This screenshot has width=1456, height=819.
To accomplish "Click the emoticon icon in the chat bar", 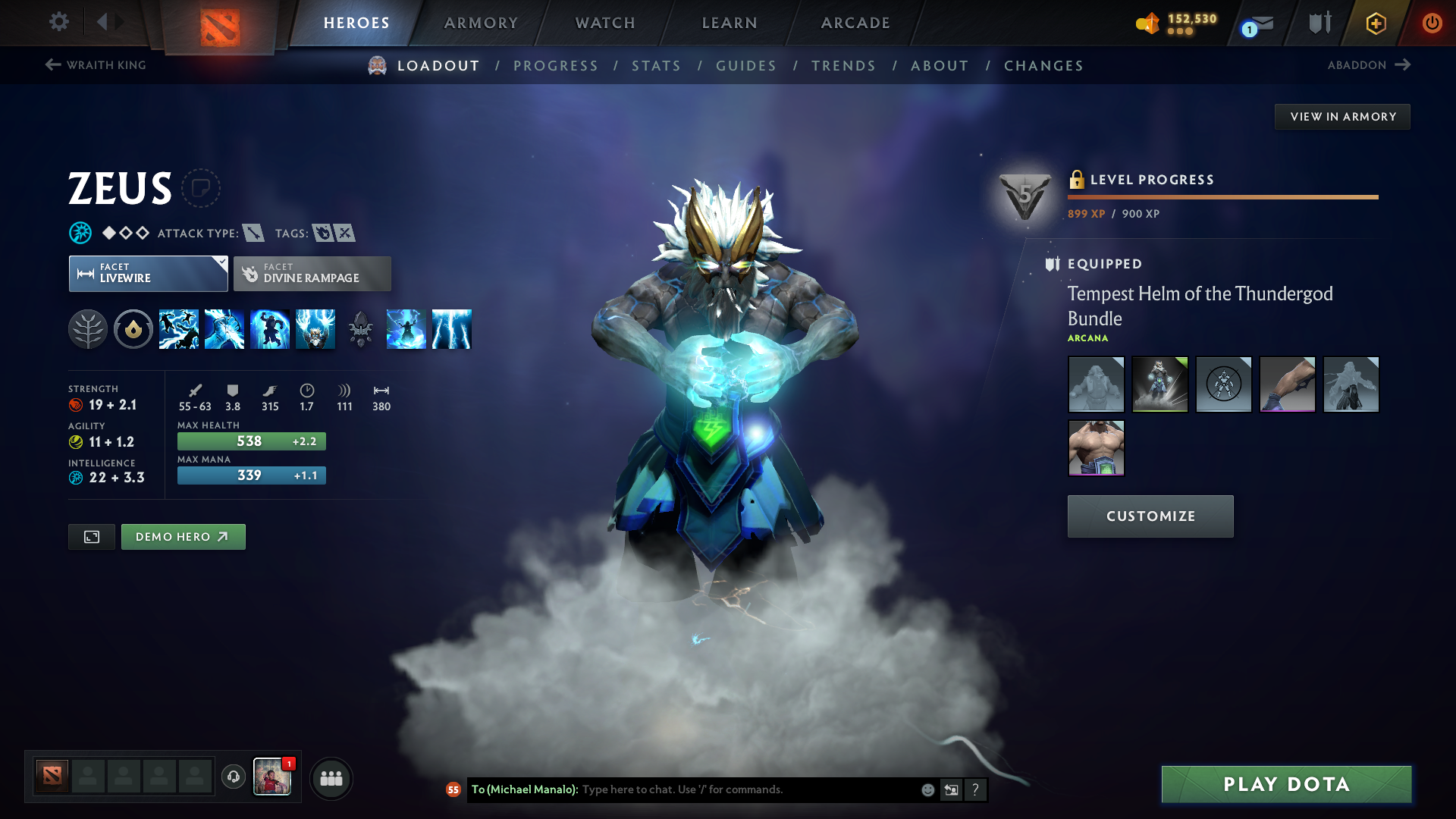I will pos(927,789).
